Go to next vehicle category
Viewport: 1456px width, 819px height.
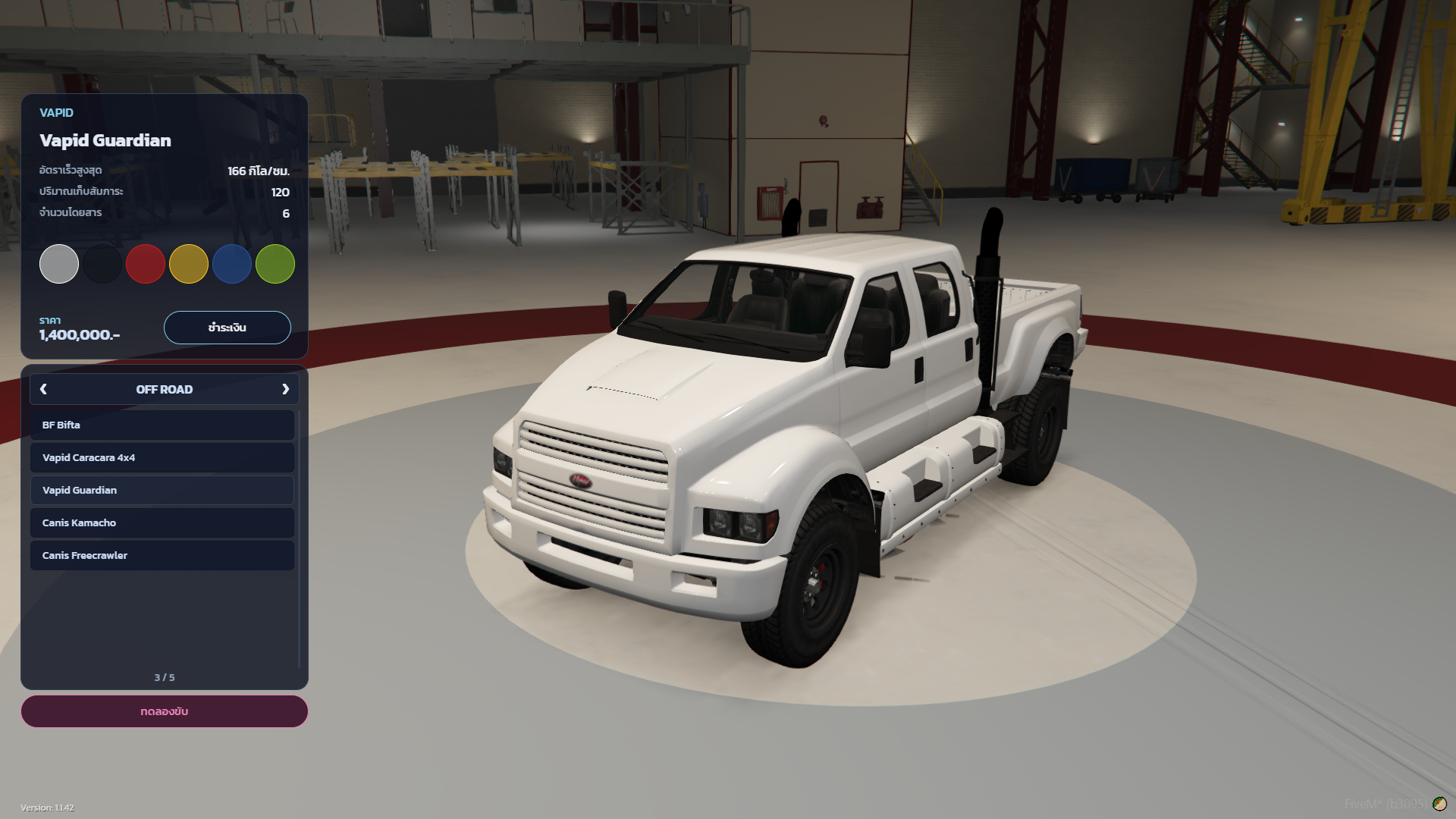(x=286, y=389)
